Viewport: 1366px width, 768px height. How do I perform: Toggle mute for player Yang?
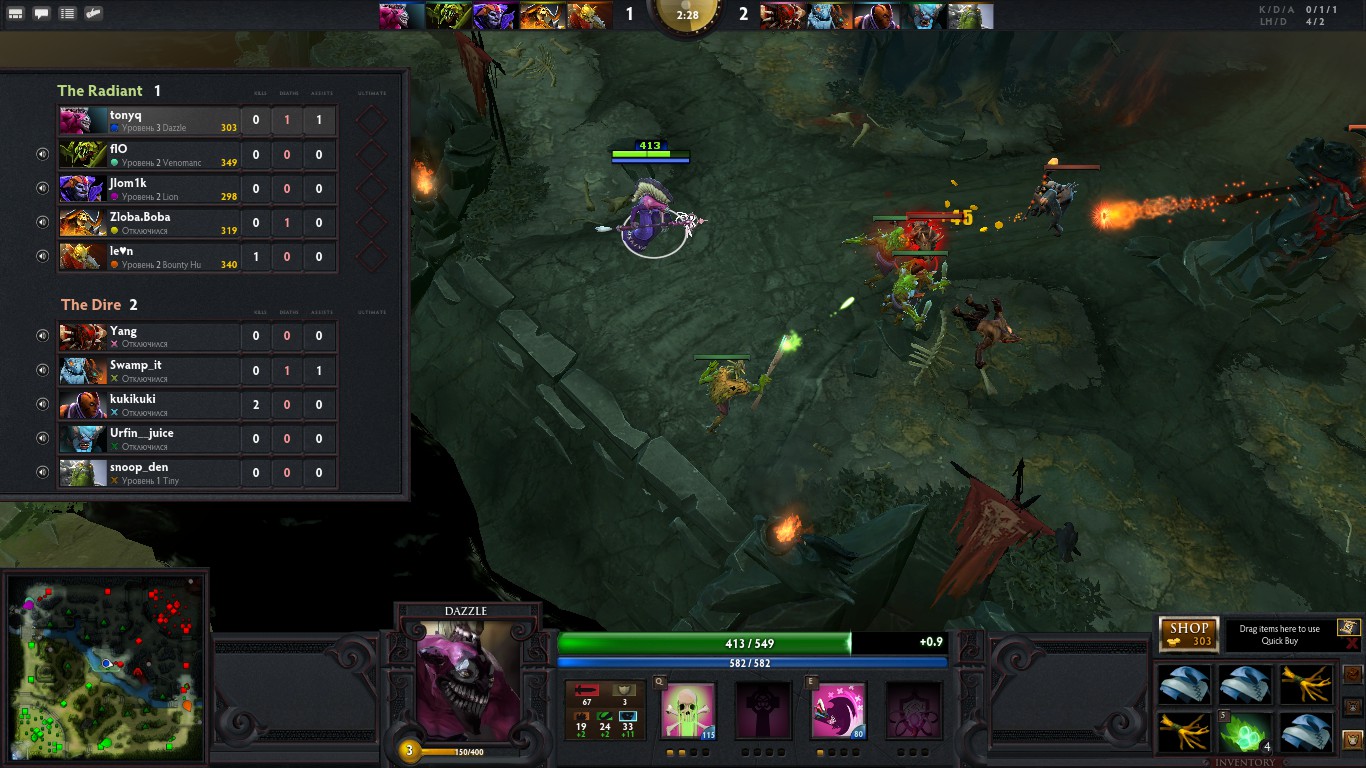(x=43, y=336)
